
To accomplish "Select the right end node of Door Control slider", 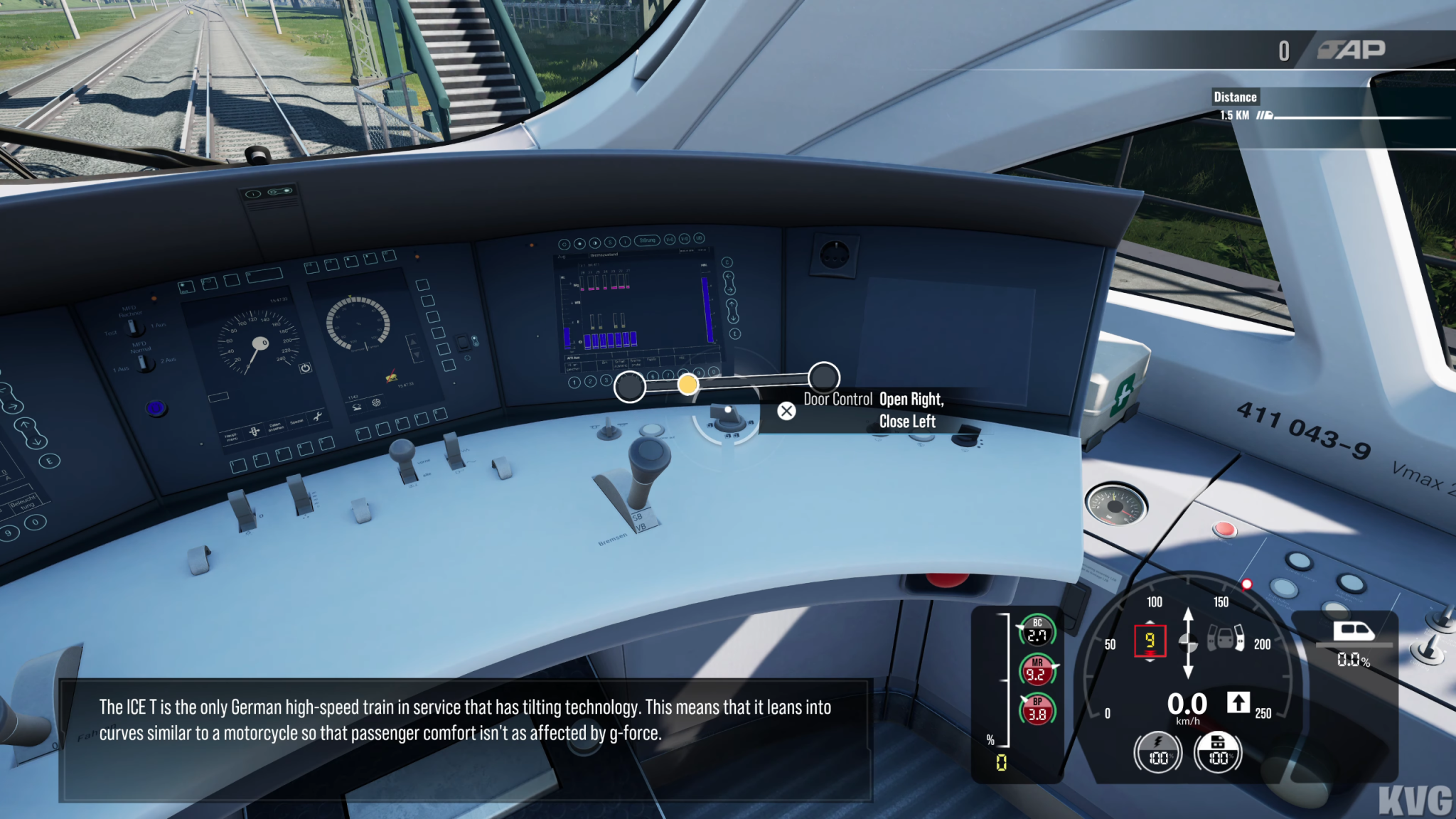I will [823, 377].
